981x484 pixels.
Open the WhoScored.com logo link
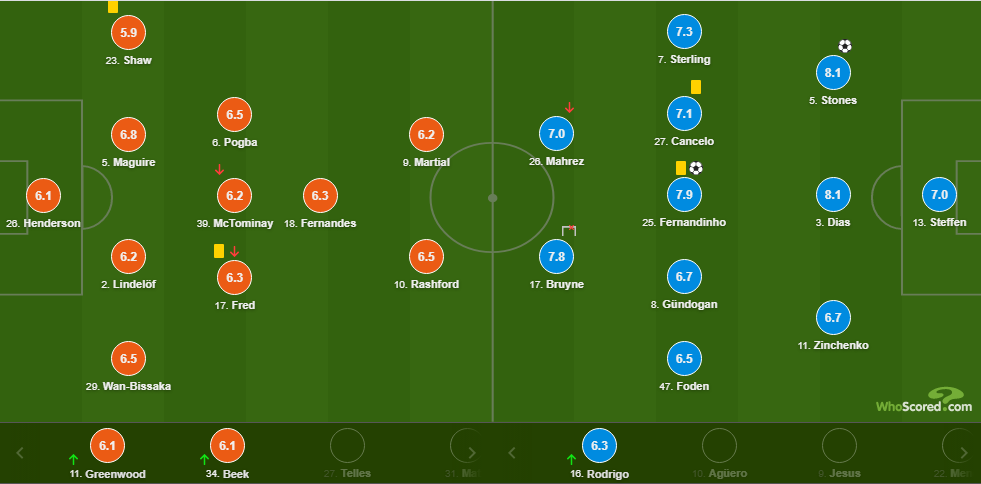(x=923, y=400)
